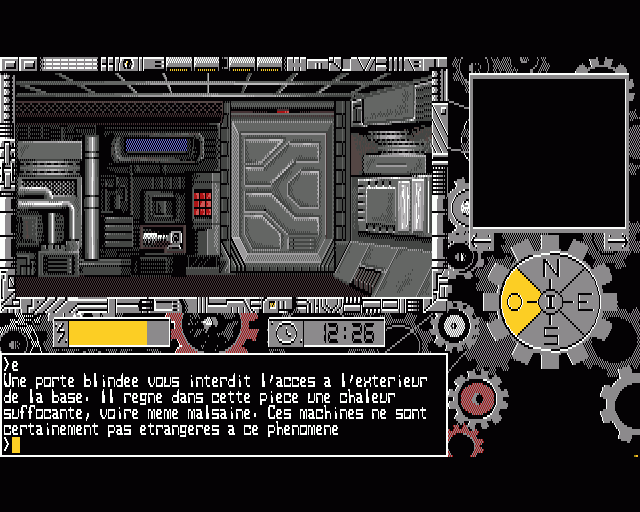Head south via the compass S segment
Screen dimensions: 640x512
[551, 334]
